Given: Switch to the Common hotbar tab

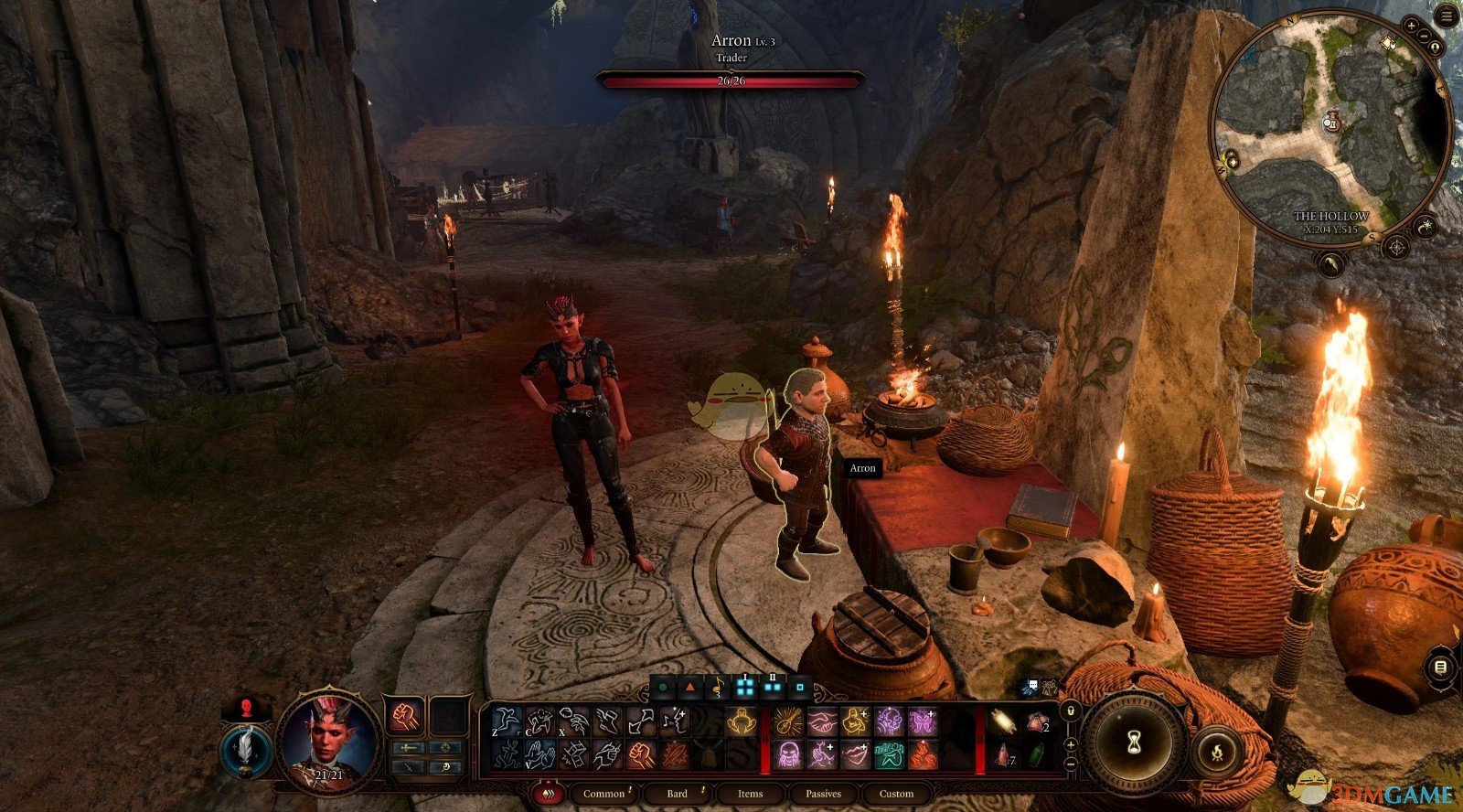Looking at the screenshot, I should click(604, 794).
